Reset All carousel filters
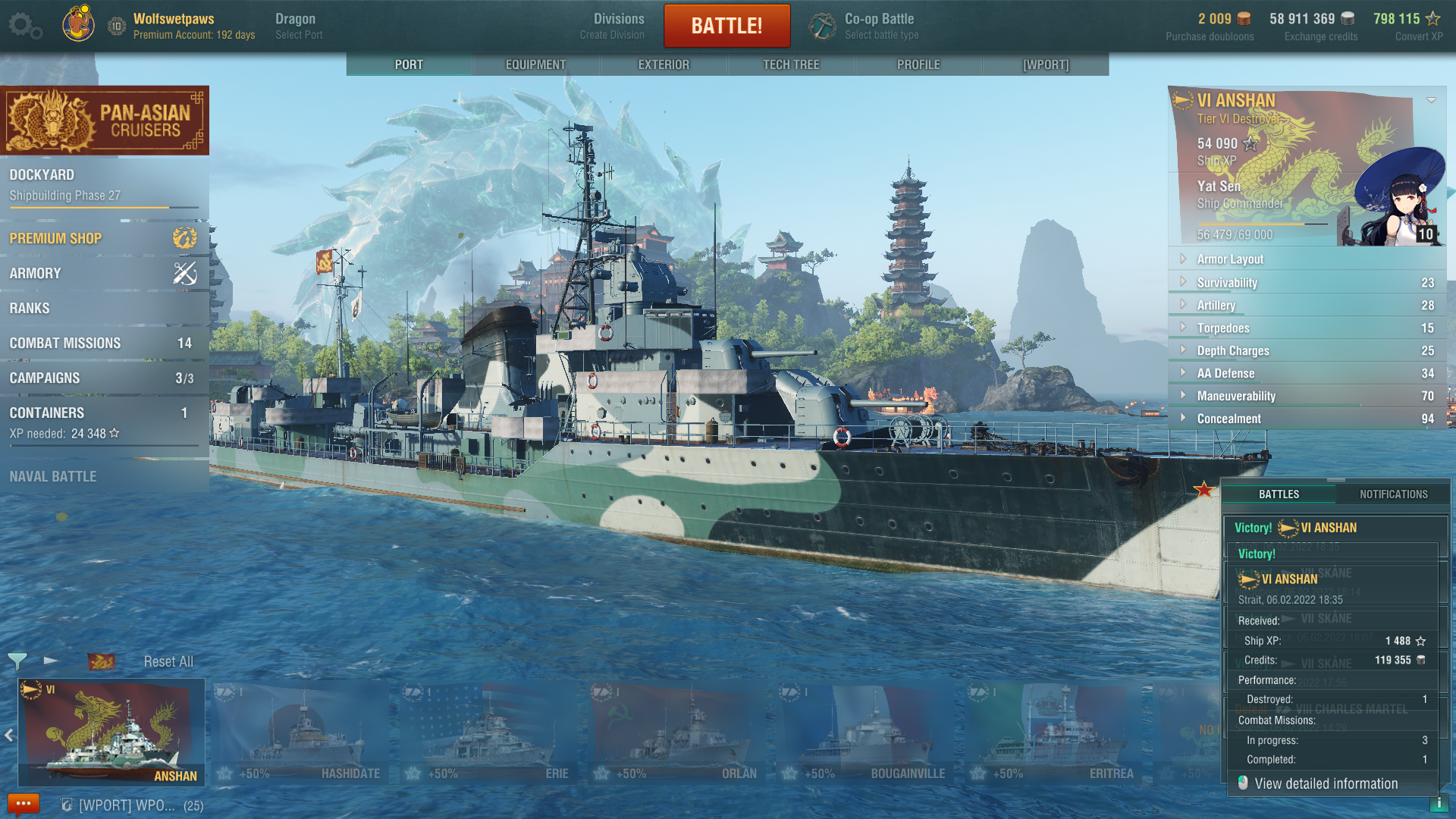 coord(168,661)
